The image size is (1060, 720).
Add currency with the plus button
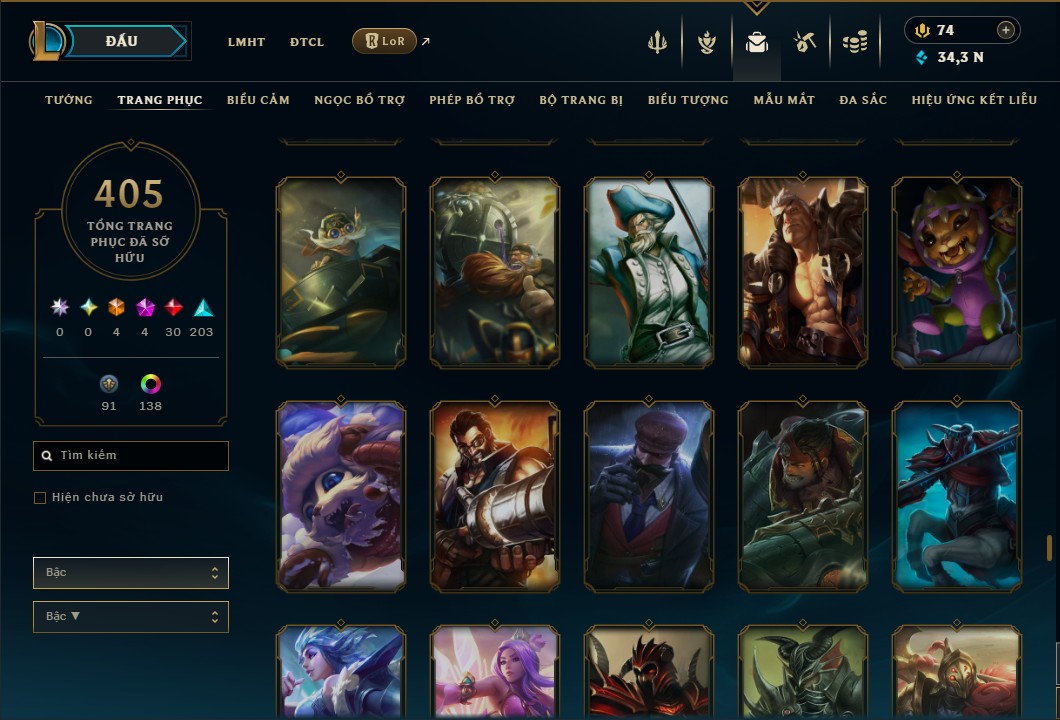click(1006, 31)
